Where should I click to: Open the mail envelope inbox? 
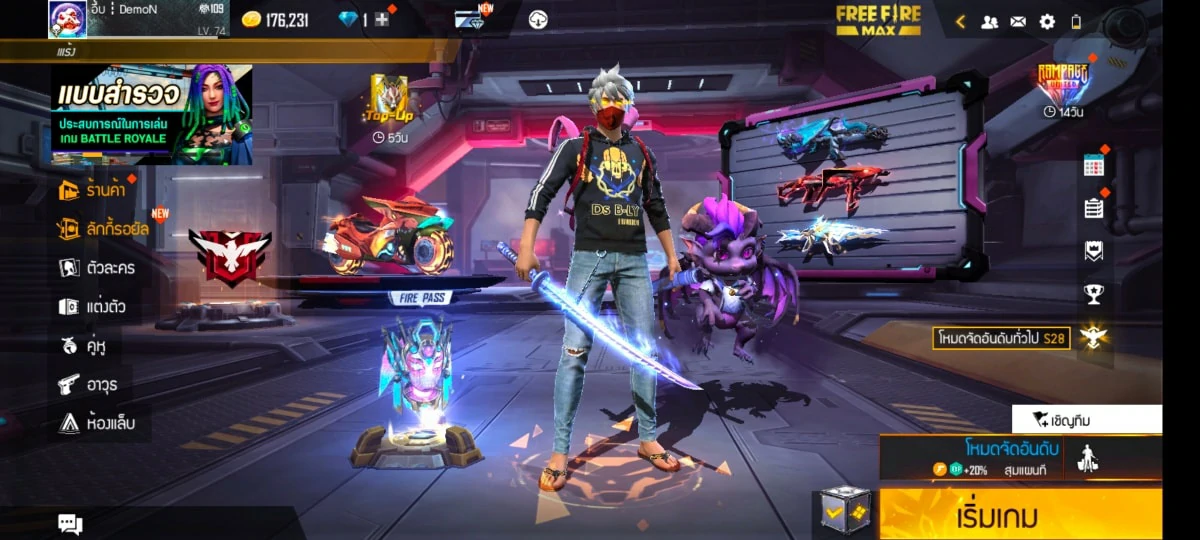1018,21
